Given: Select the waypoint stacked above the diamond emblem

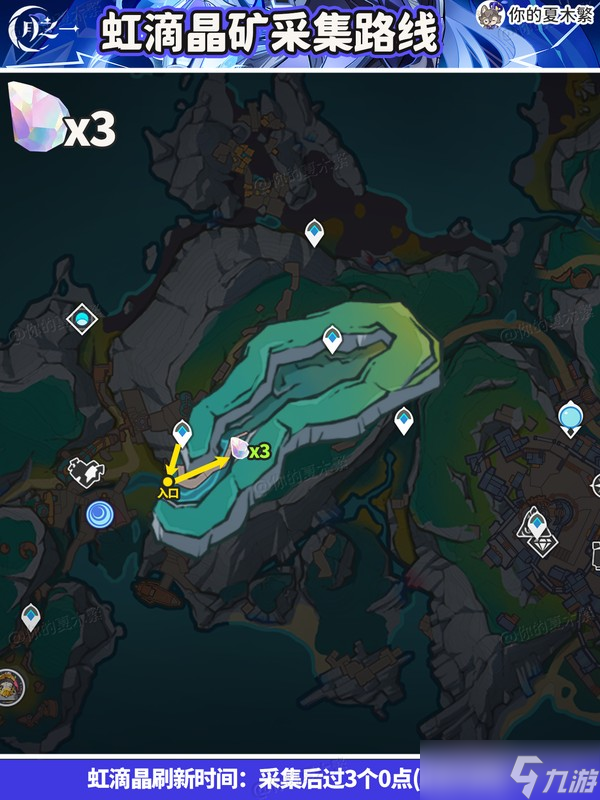Looking at the screenshot, I should [x=537, y=522].
